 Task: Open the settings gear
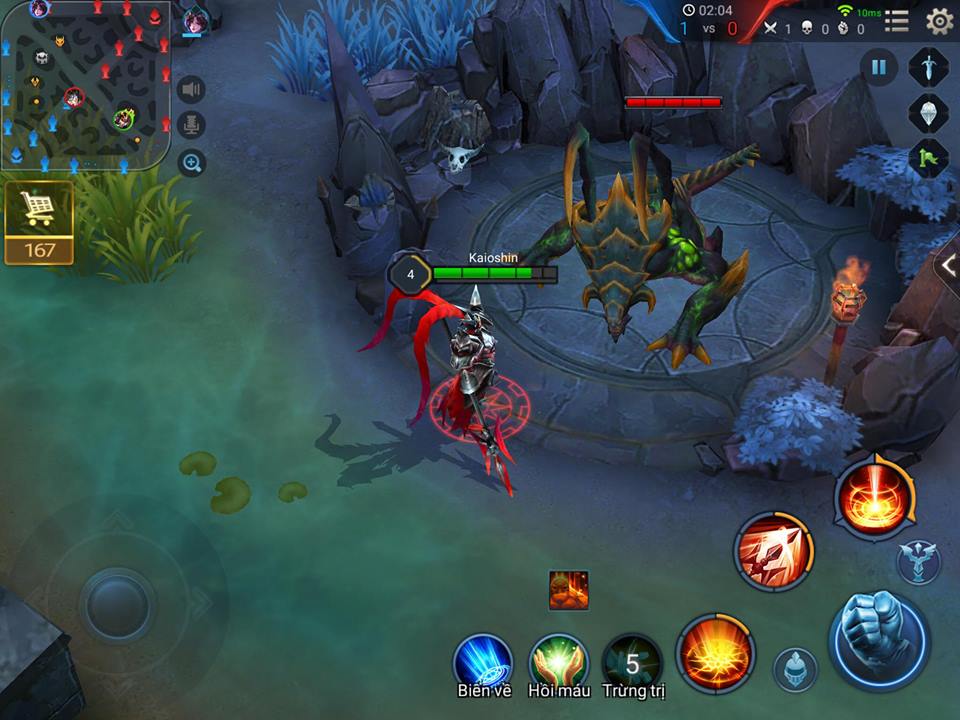click(x=939, y=21)
